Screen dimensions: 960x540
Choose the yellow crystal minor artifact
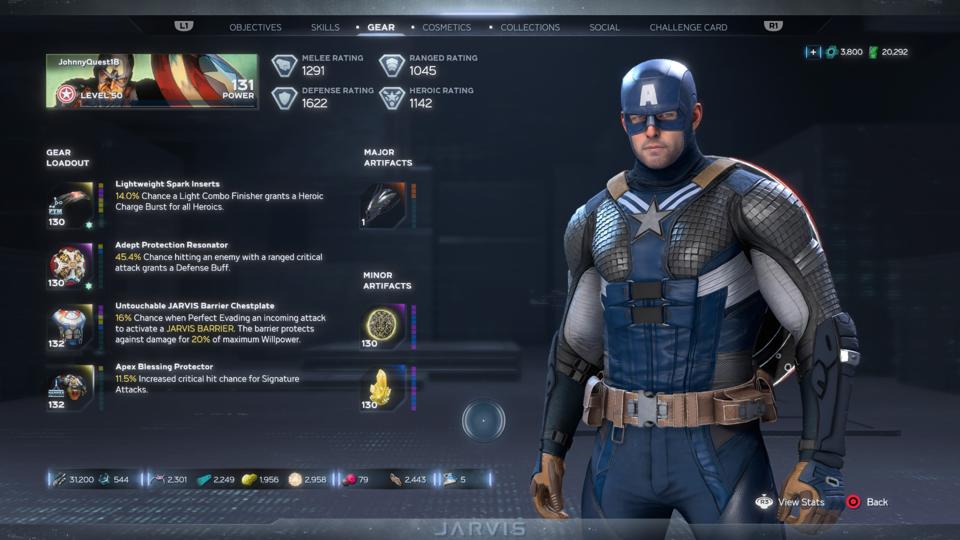(383, 388)
